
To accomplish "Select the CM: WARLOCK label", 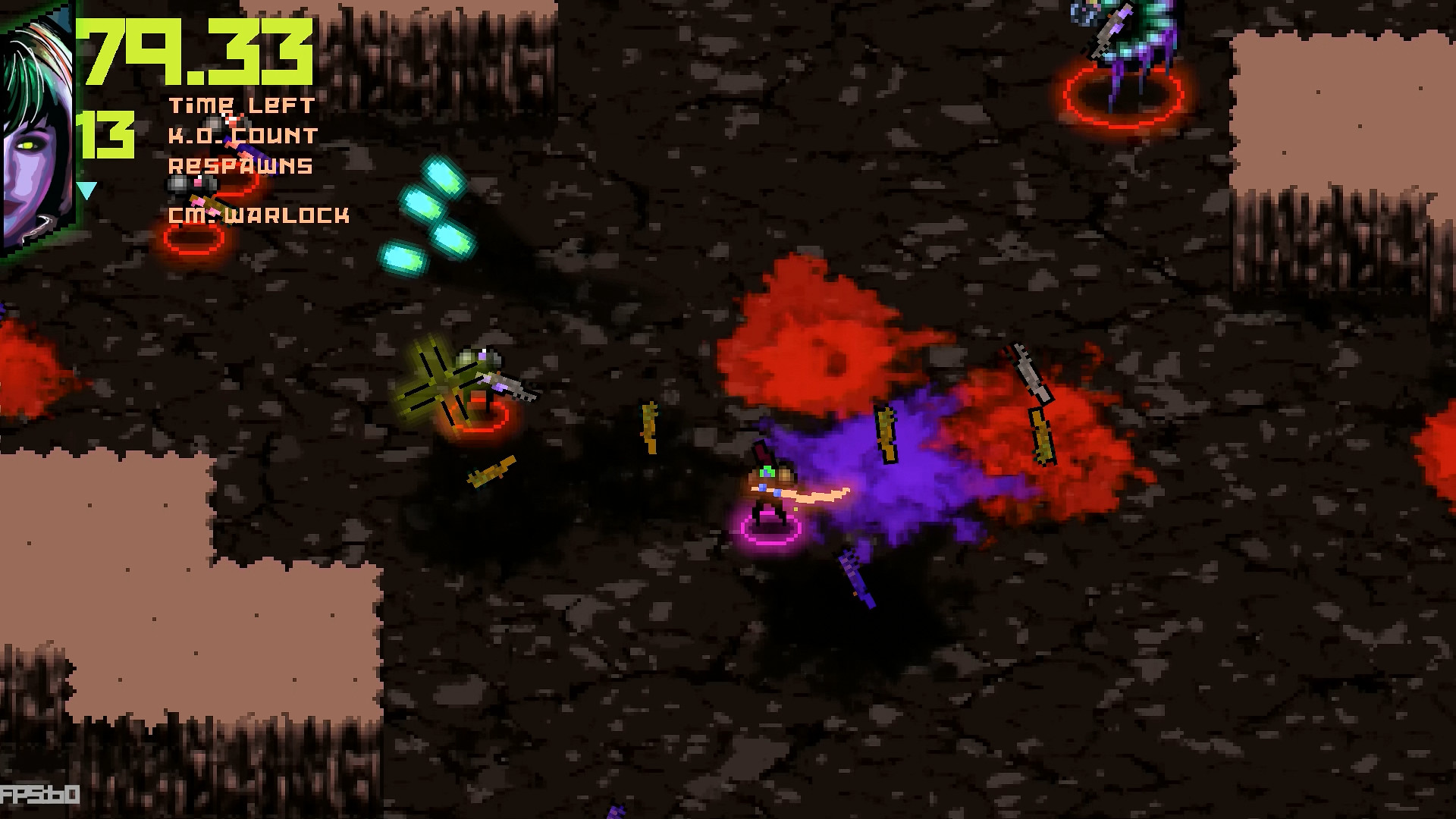I will tap(259, 215).
